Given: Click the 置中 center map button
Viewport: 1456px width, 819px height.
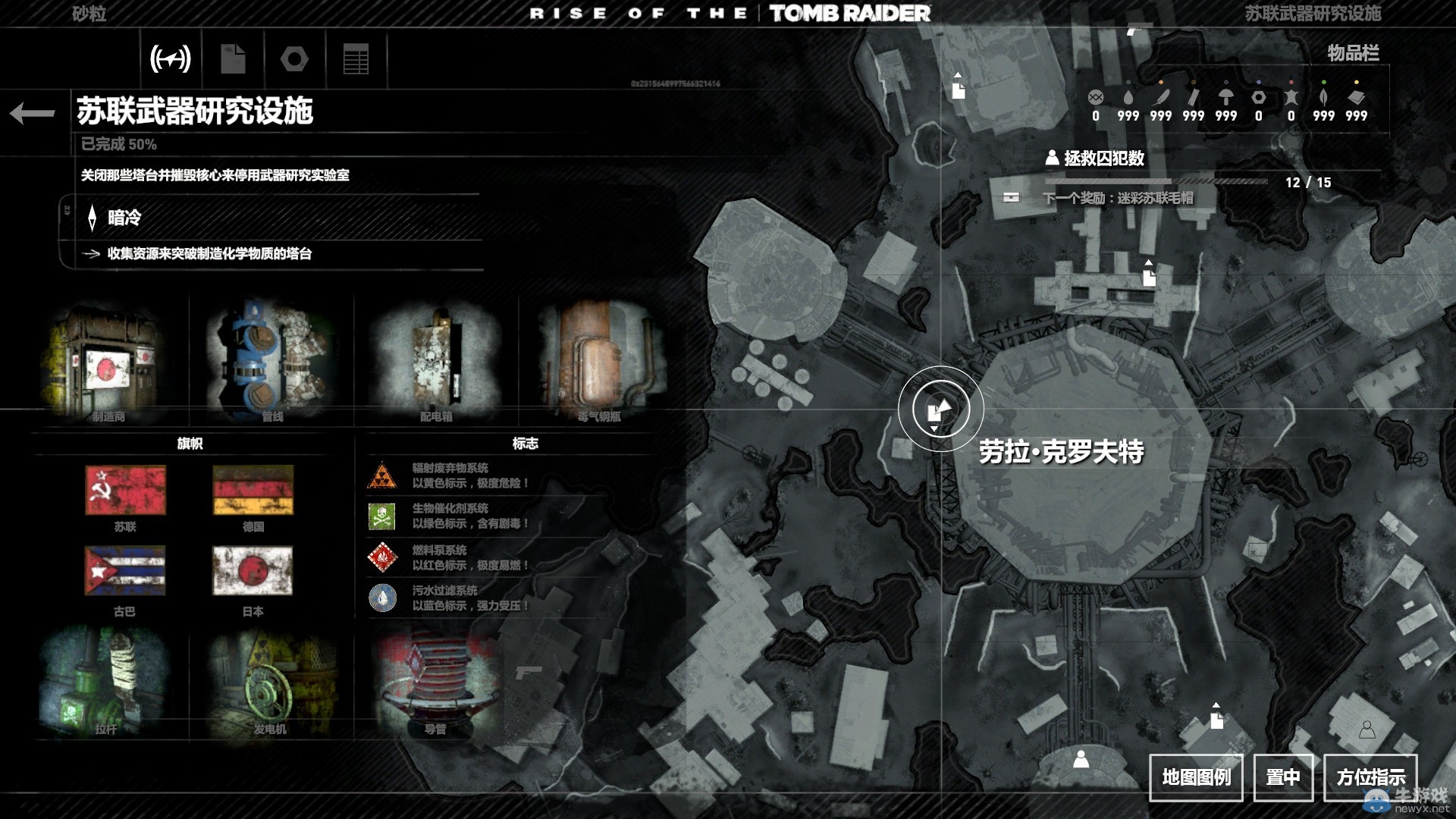Looking at the screenshot, I should coord(1283,777).
